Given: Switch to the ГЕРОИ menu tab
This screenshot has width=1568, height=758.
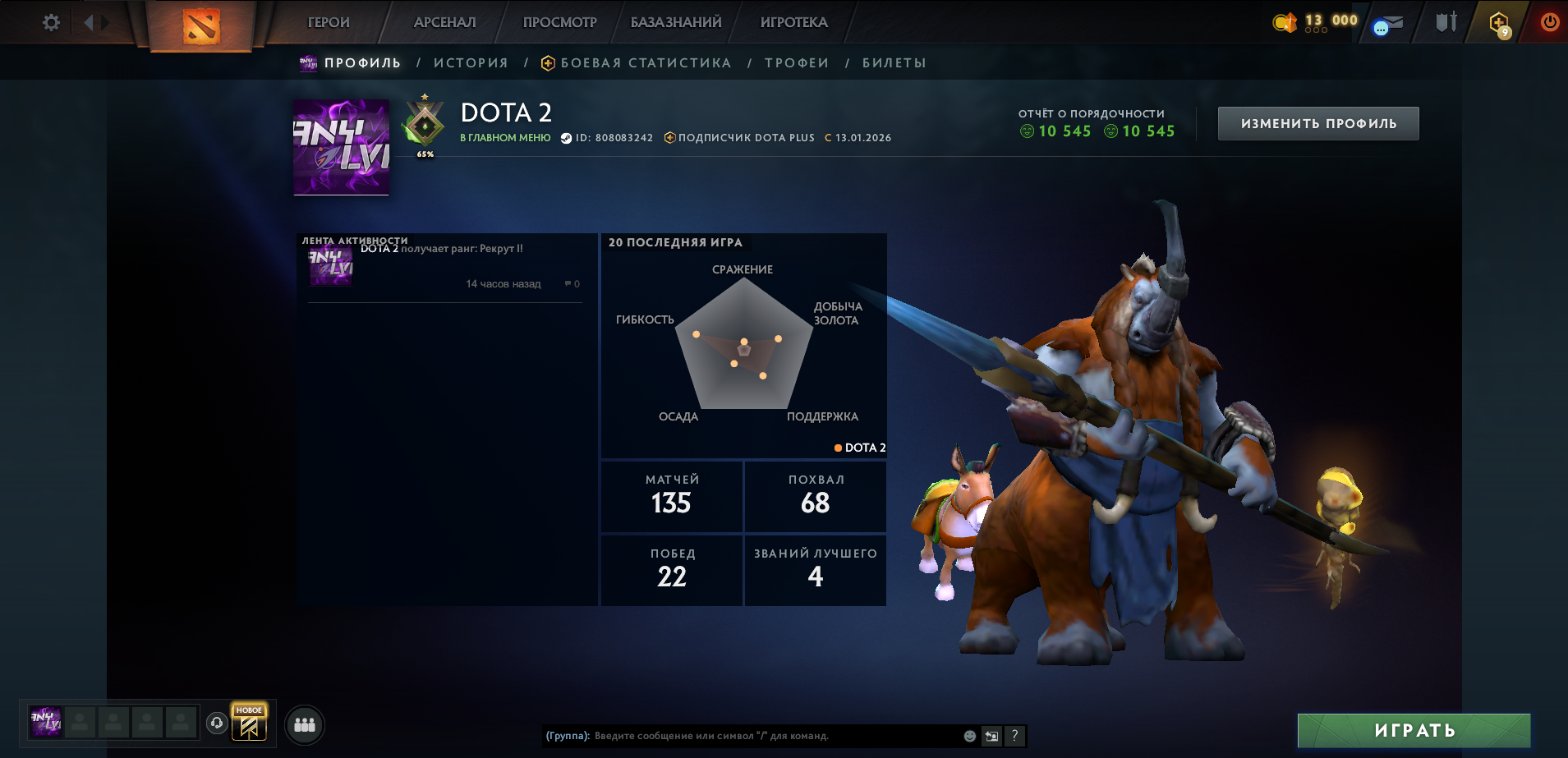Looking at the screenshot, I should 328,22.
